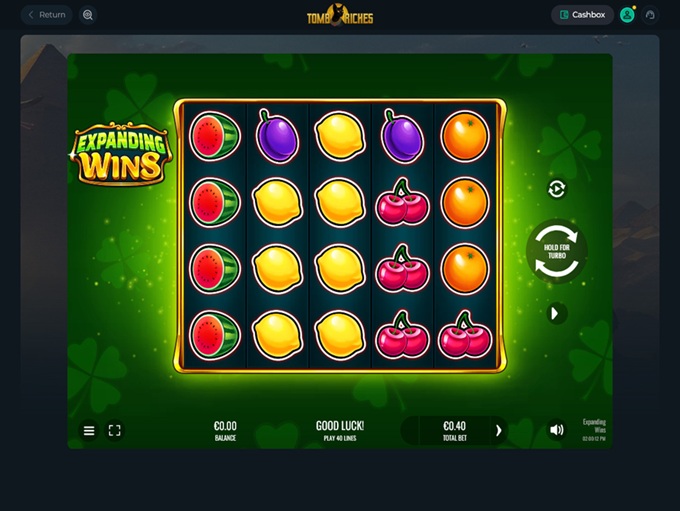Toggle fullscreen mode
680x511 pixels.
click(x=114, y=430)
